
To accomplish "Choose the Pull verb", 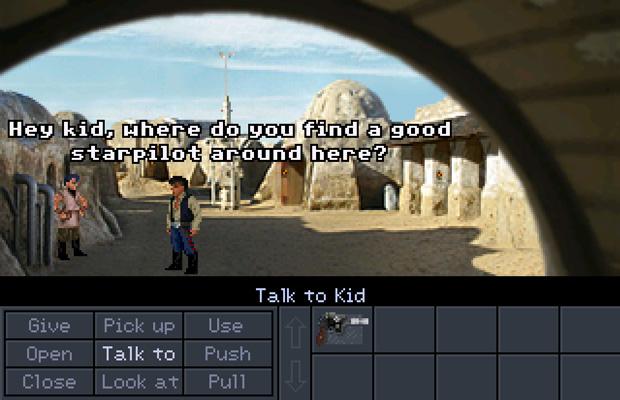I will (226, 381).
